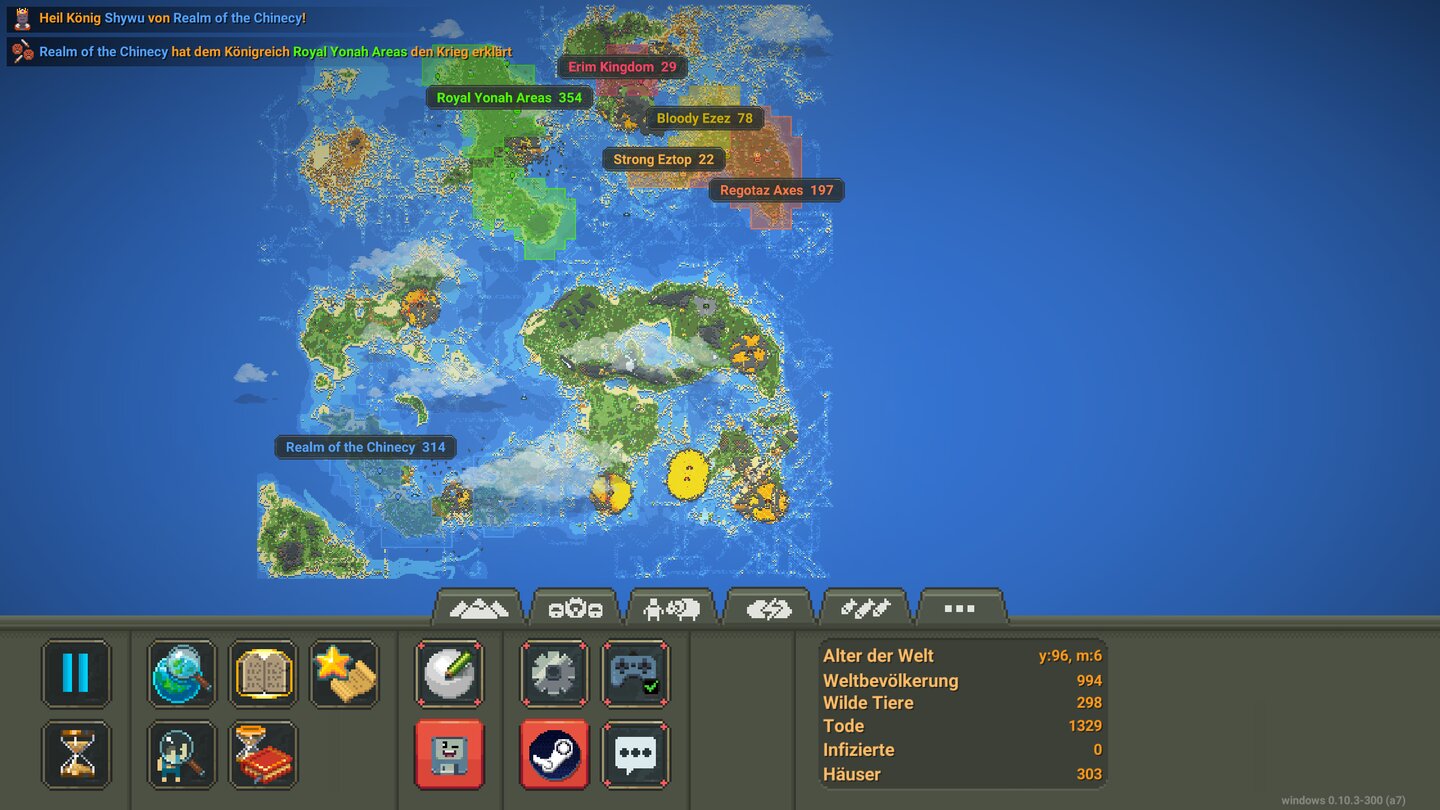Select the inspect unit tool
This screenshot has height=810, width=1440.
click(x=181, y=757)
